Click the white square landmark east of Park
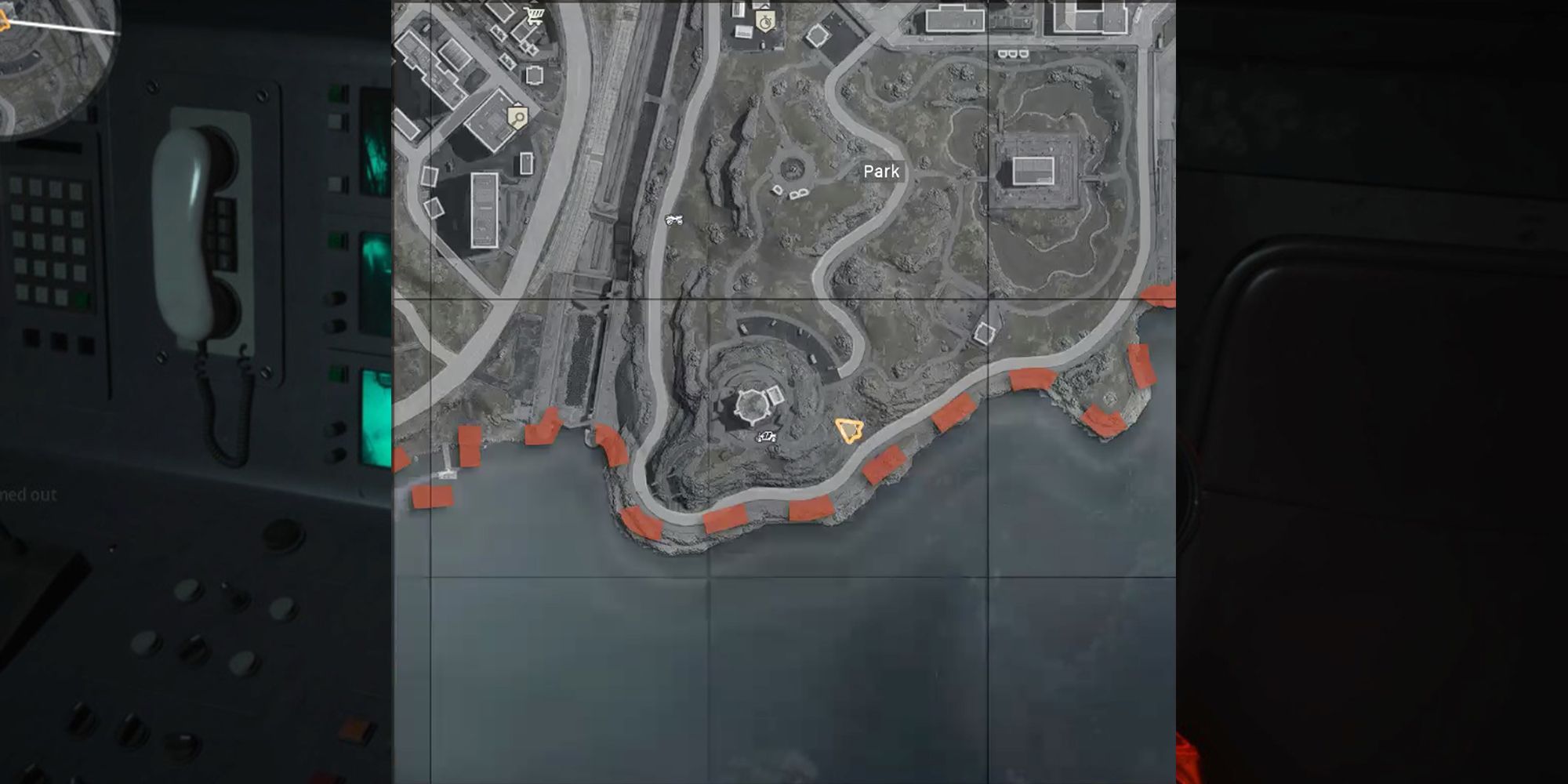Viewport: 1568px width, 784px height. [x=1033, y=171]
